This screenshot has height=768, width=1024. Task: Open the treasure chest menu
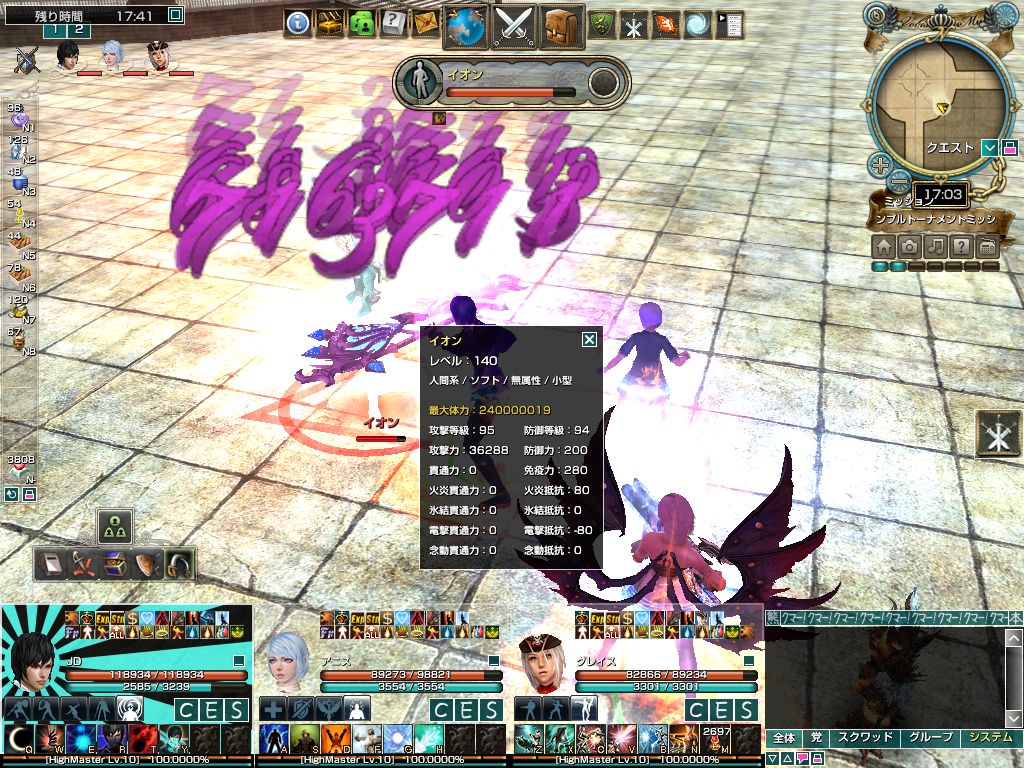[x=329, y=23]
